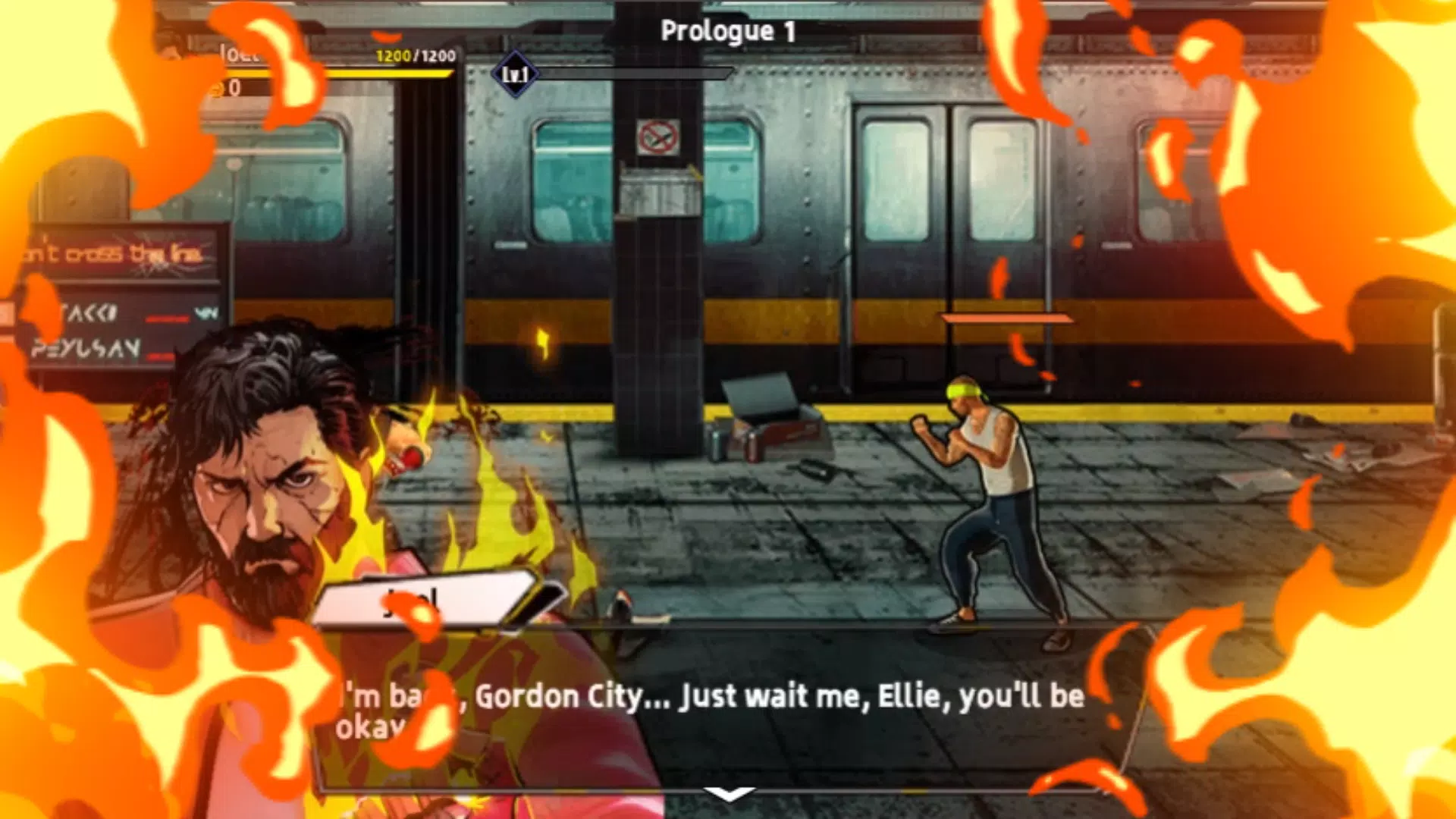Tap the no-knives sign on the pillar
The image size is (1456, 819).
point(657,135)
